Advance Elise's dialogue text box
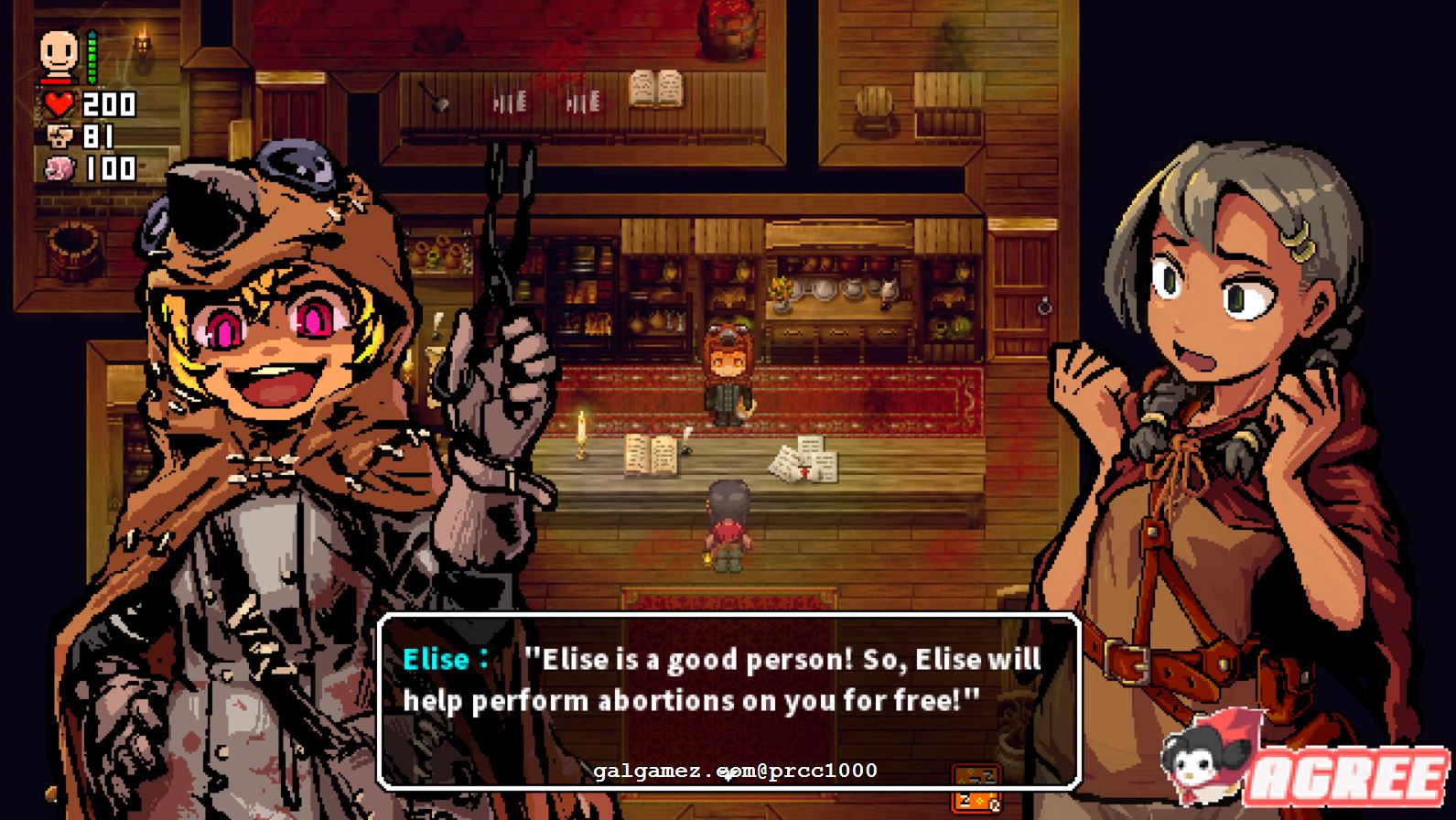 pos(729,700)
